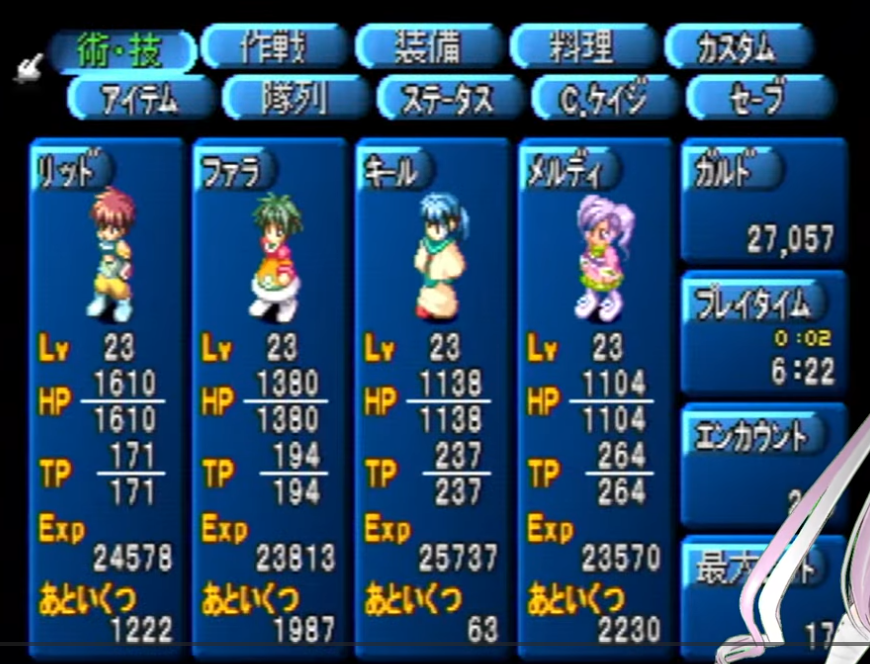Choose the 料理 cooking menu
The height and width of the screenshot is (664, 870).
click(x=583, y=47)
